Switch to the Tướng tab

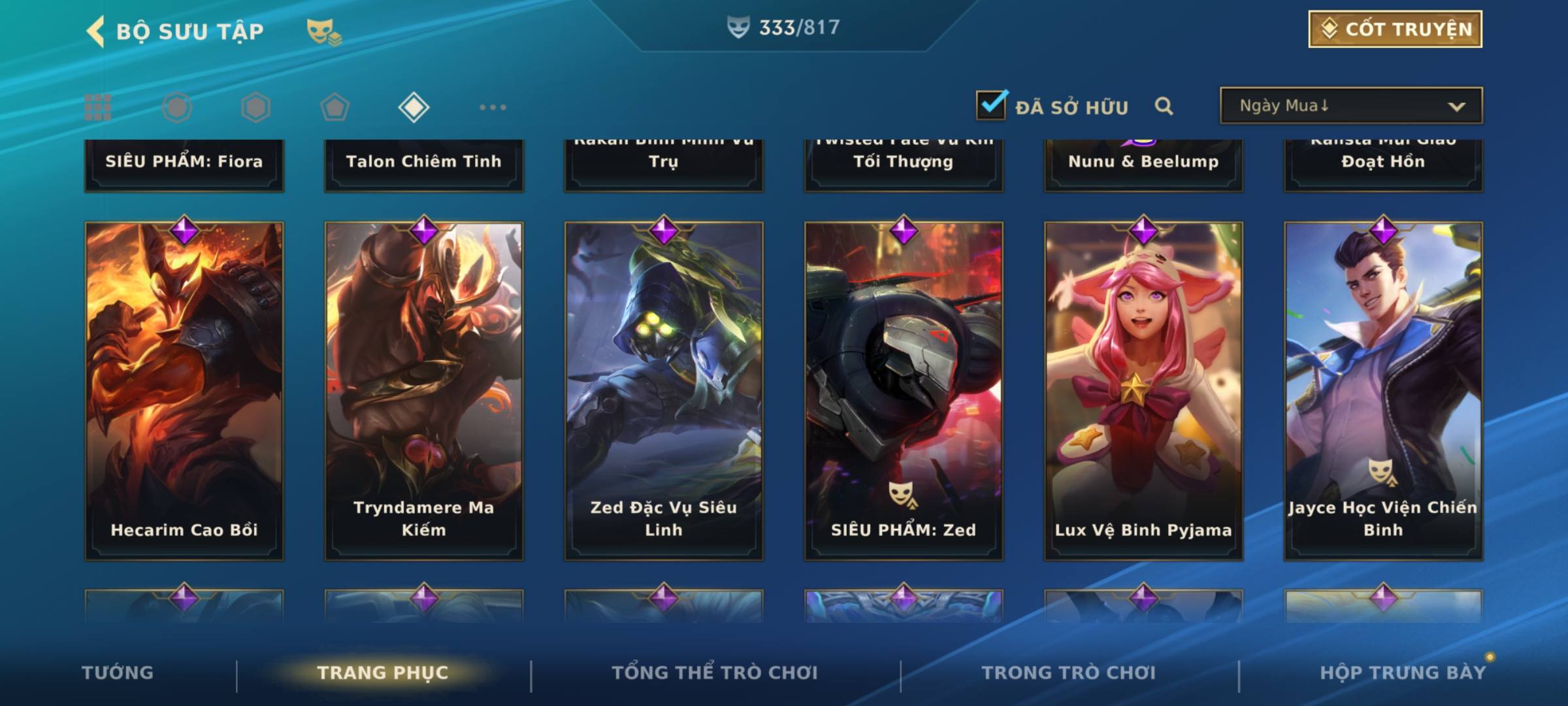(x=118, y=673)
